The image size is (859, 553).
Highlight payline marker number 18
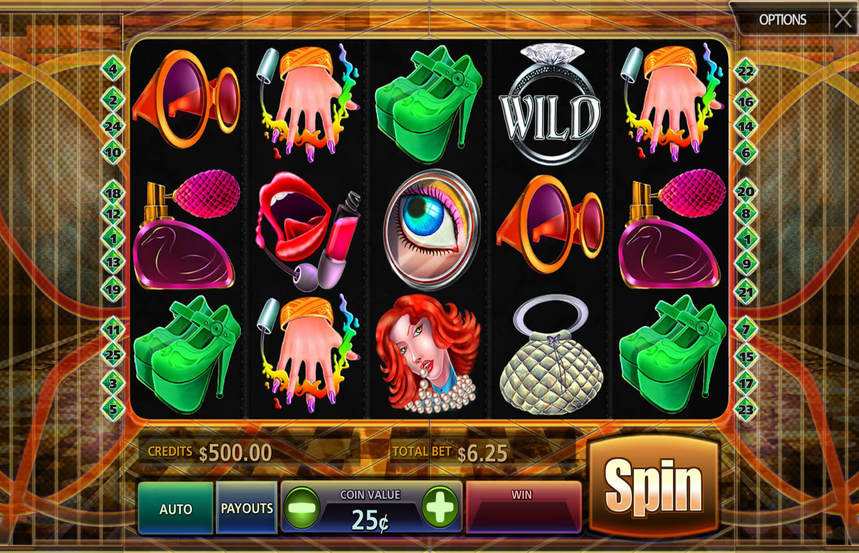tap(112, 193)
